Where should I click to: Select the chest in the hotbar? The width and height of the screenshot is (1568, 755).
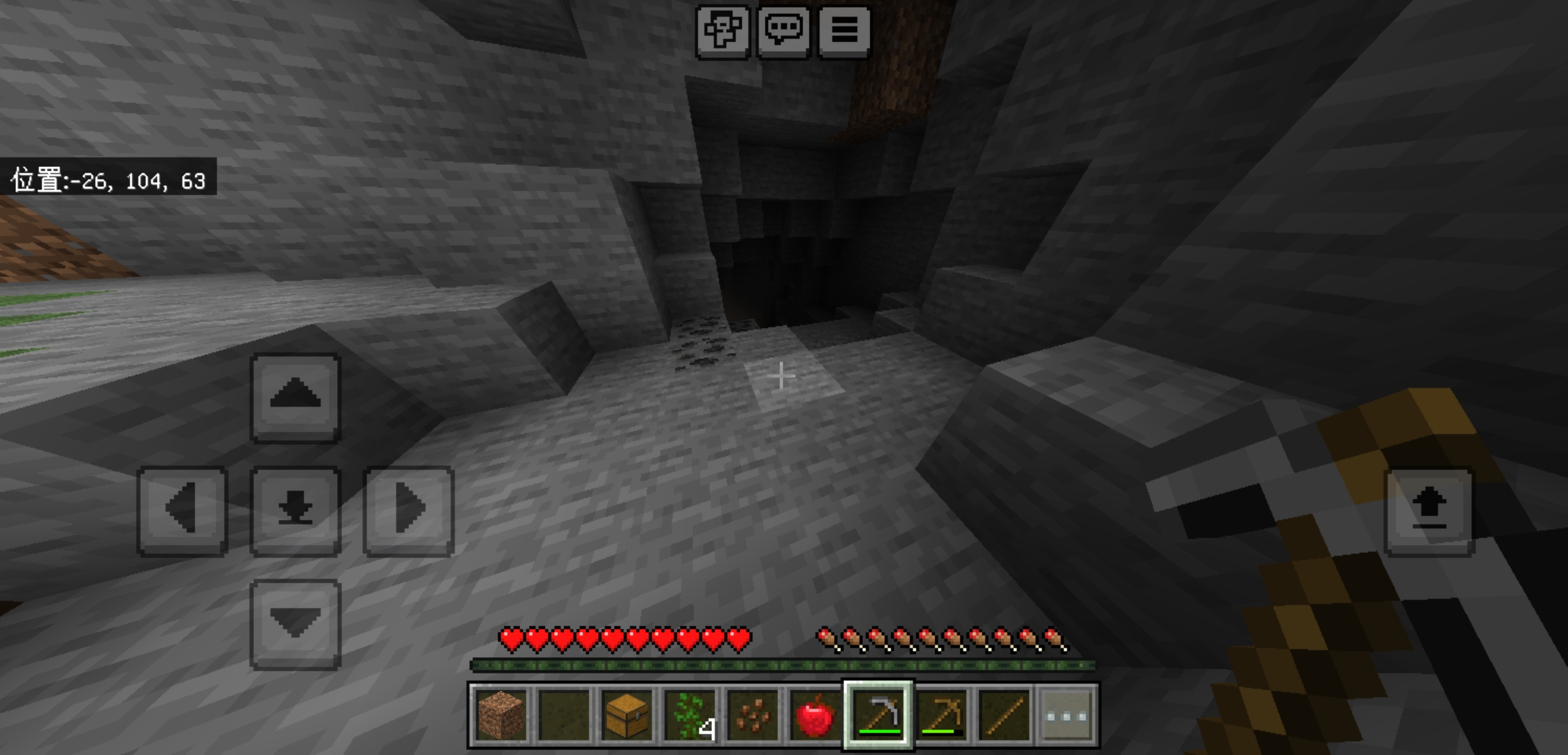click(x=627, y=715)
